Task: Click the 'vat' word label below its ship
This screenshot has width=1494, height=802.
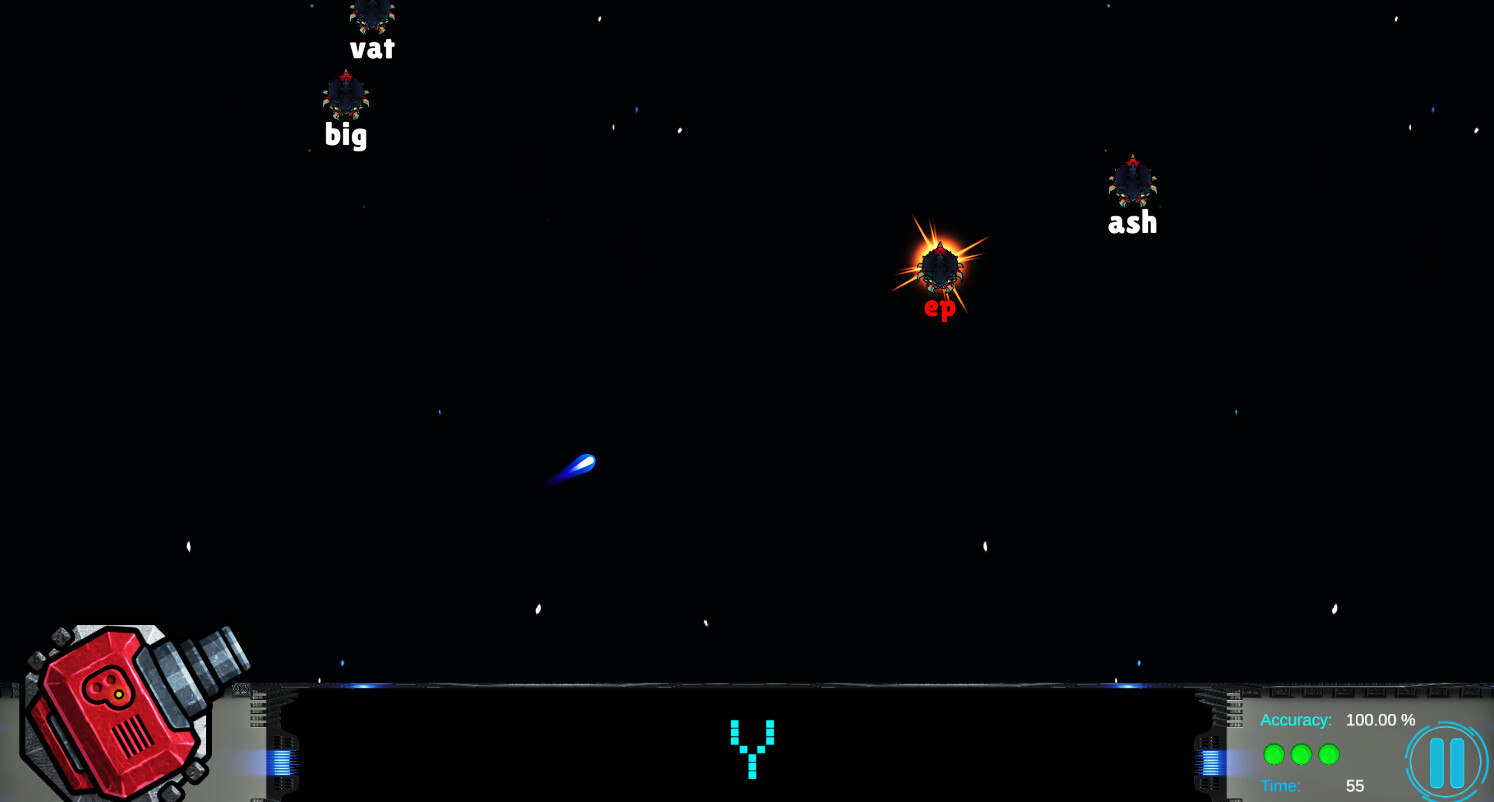Action: coord(372,47)
